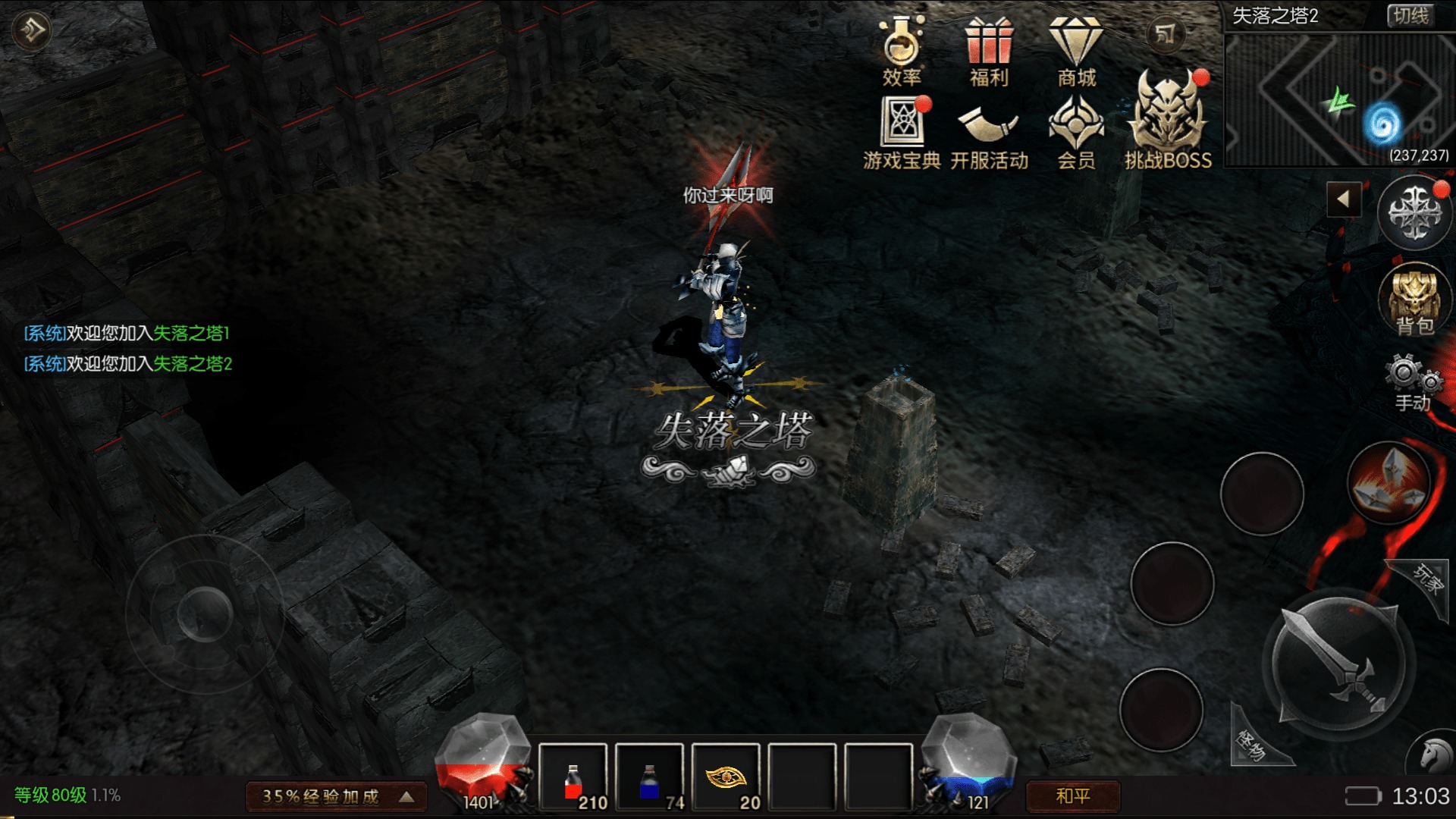Image resolution: width=1456 pixels, height=819 pixels.
Task: Collapse the side panel with left arrow
Action: [x=1344, y=199]
